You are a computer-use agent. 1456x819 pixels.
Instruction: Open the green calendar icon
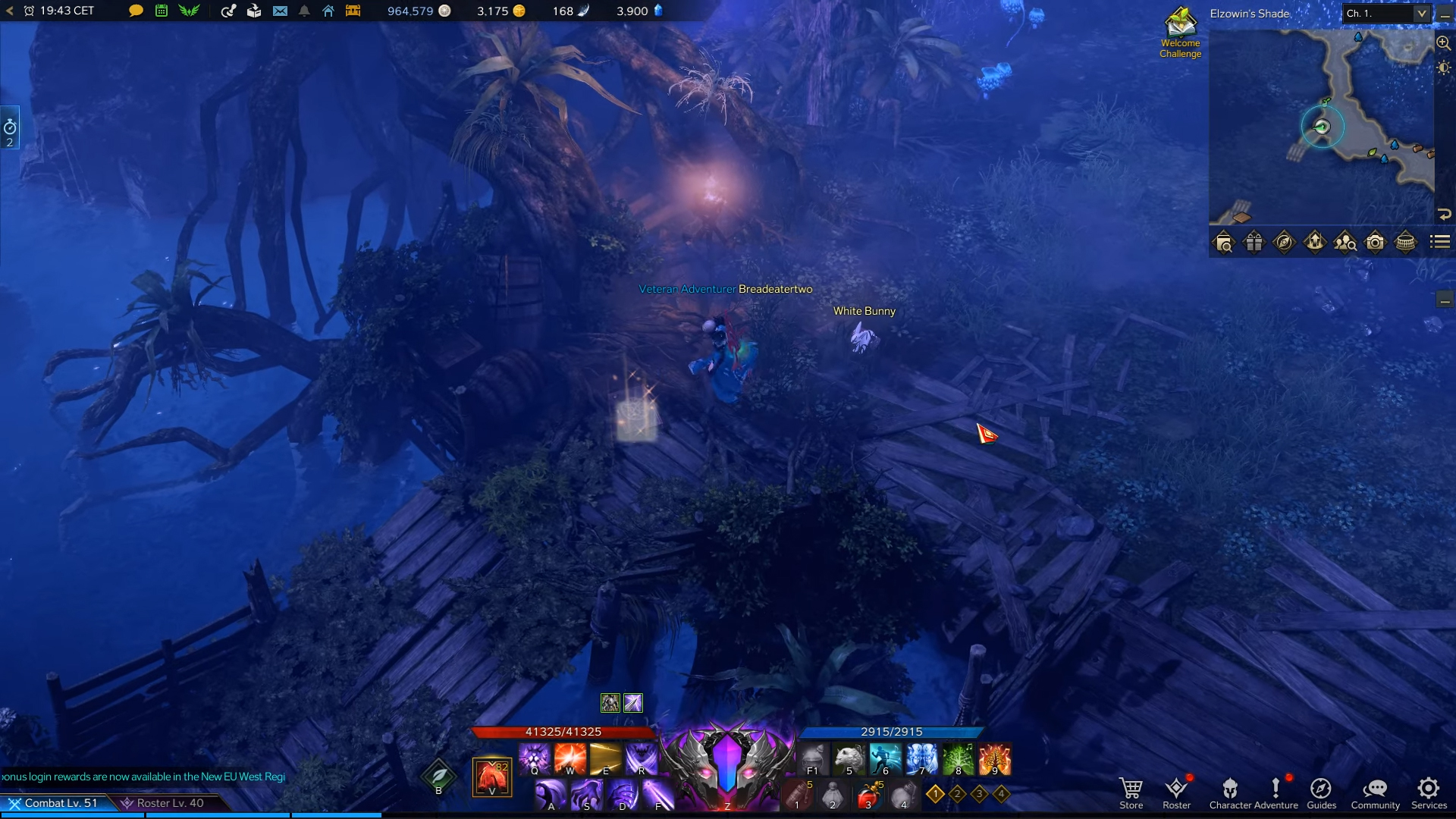coord(162,11)
